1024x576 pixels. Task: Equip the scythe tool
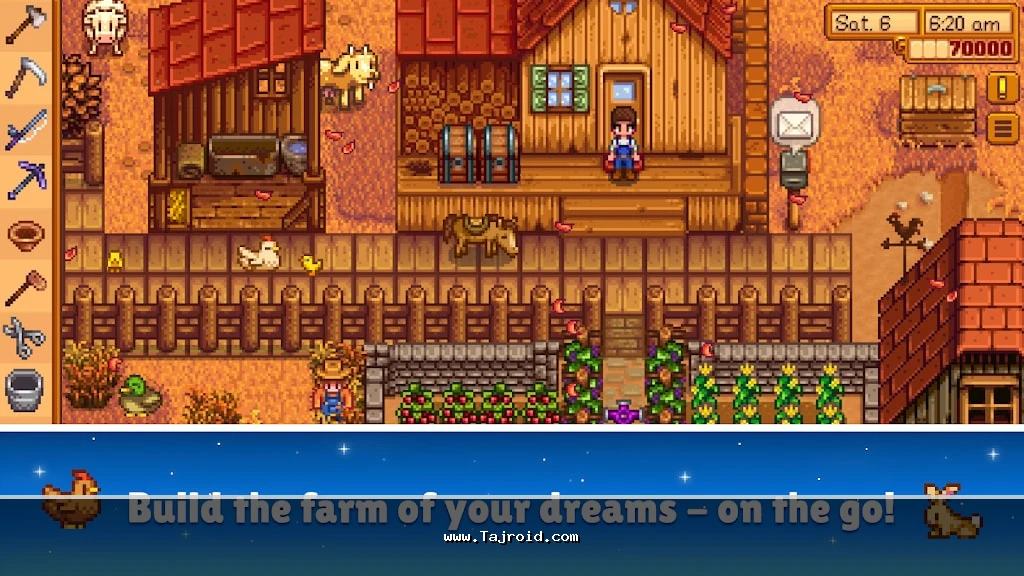26,76
